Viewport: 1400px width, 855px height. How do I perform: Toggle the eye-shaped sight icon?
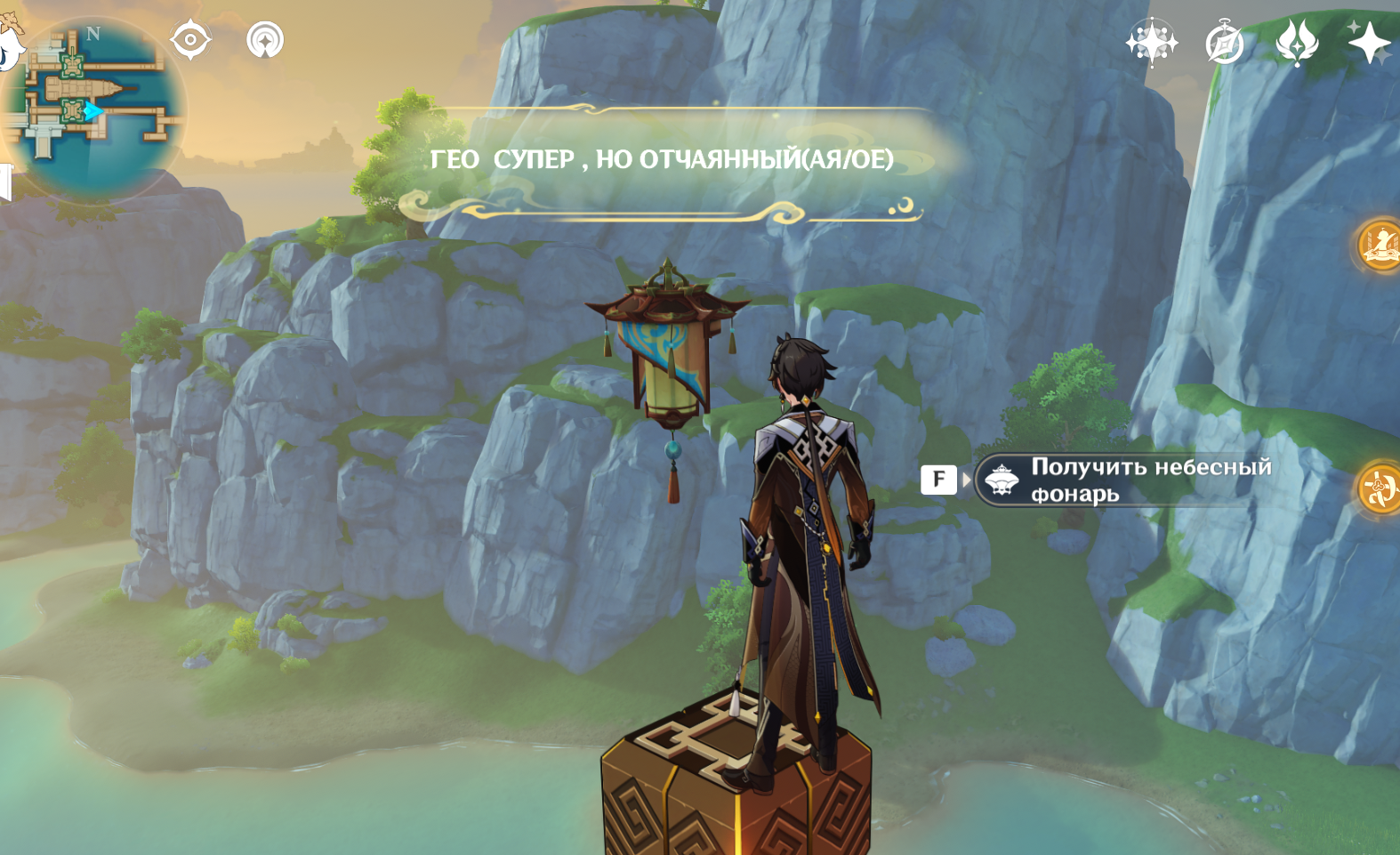pyautogui.click(x=190, y=40)
